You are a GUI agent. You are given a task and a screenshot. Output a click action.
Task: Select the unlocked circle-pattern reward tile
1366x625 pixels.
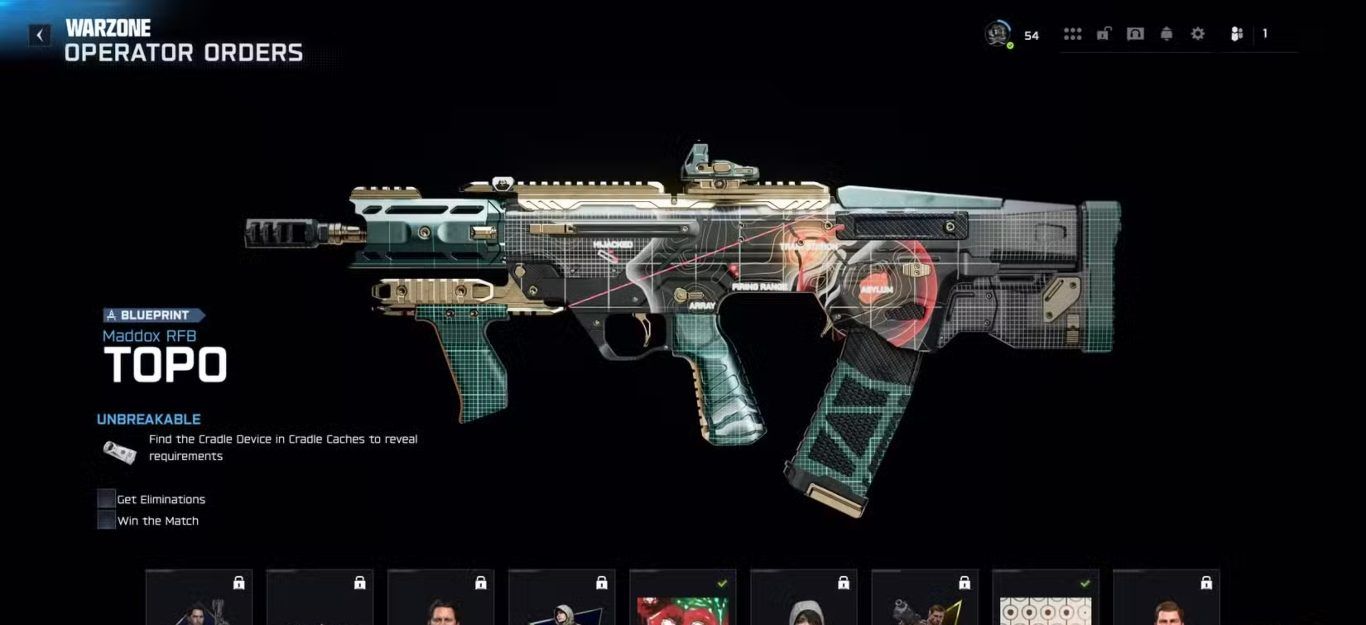click(x=1046, y=600)
